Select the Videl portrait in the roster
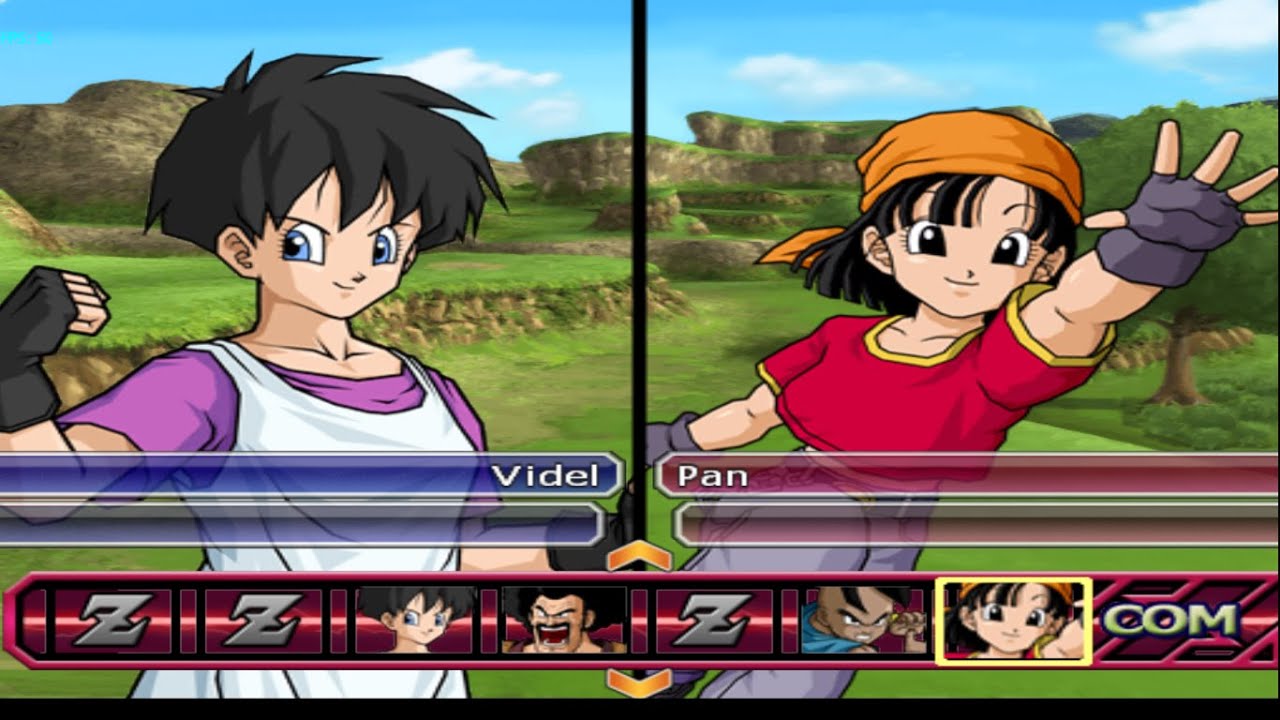1280x720 pixels. pyautogui.click(x=415, y=620)
